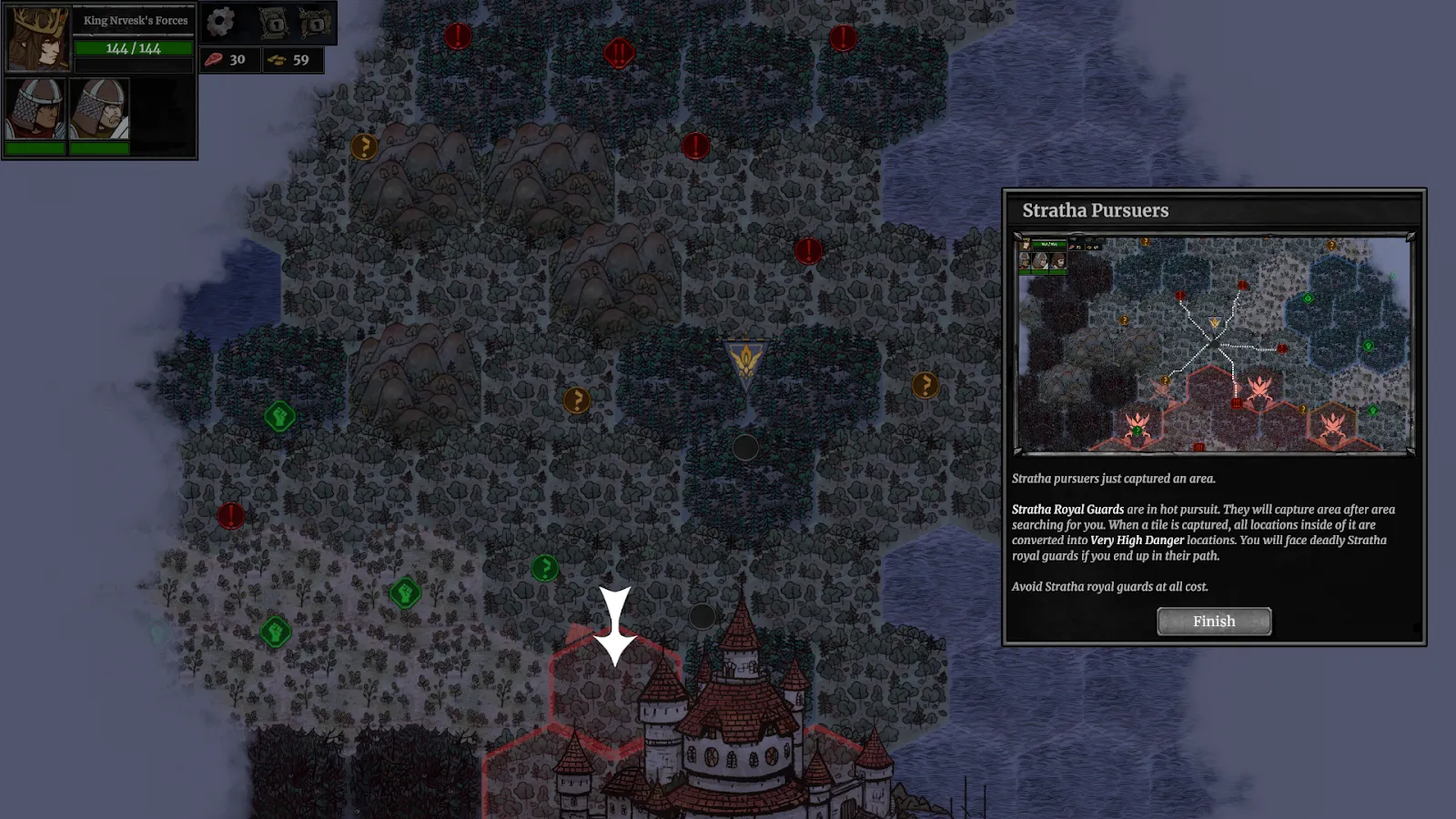Screen dimensions: 1456x819
Task: Select the red-scarfed soldier portrait
Action: pos(35,109)
